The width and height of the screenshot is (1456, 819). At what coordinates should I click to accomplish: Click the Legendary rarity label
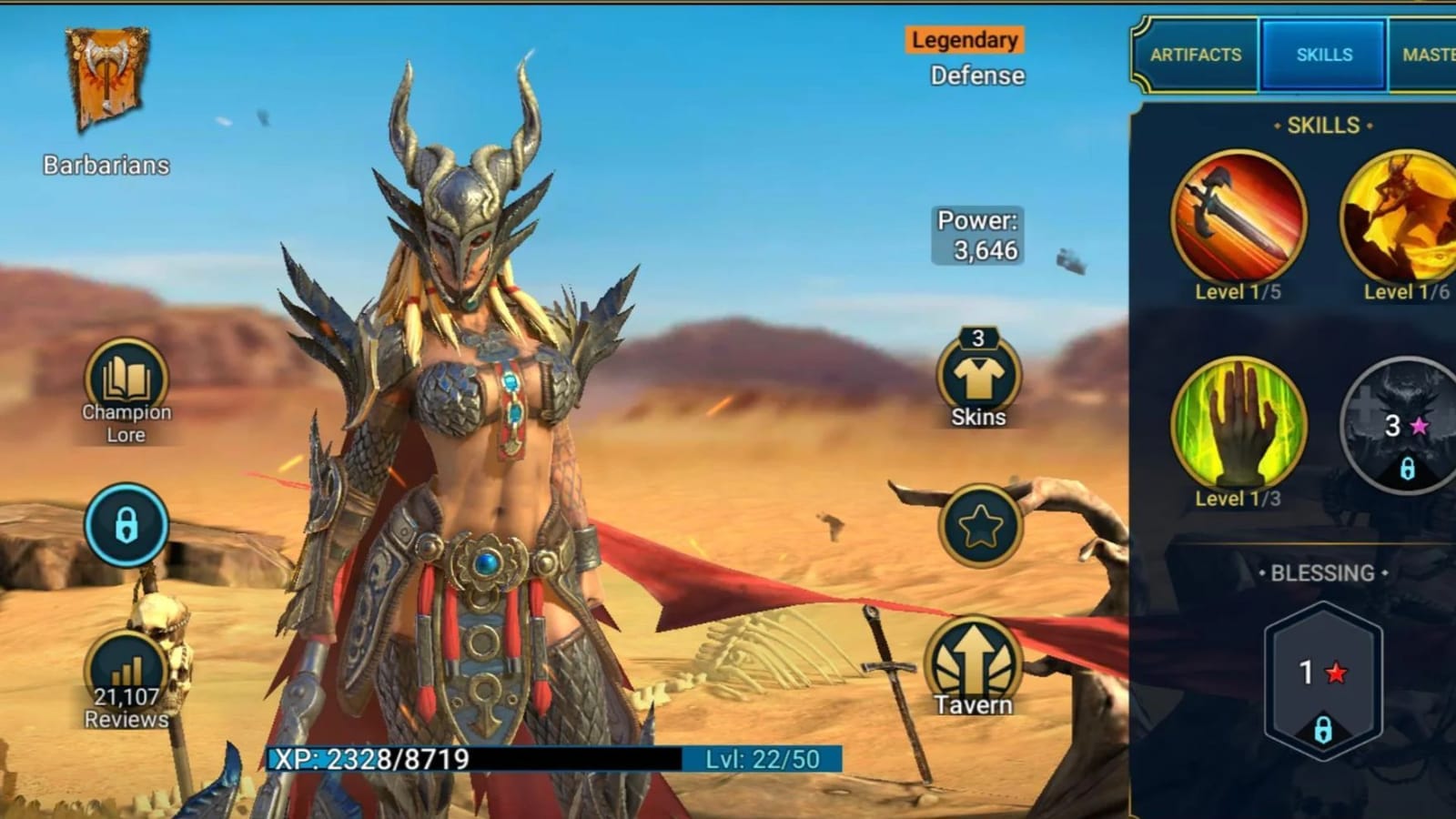pos(965,40)
